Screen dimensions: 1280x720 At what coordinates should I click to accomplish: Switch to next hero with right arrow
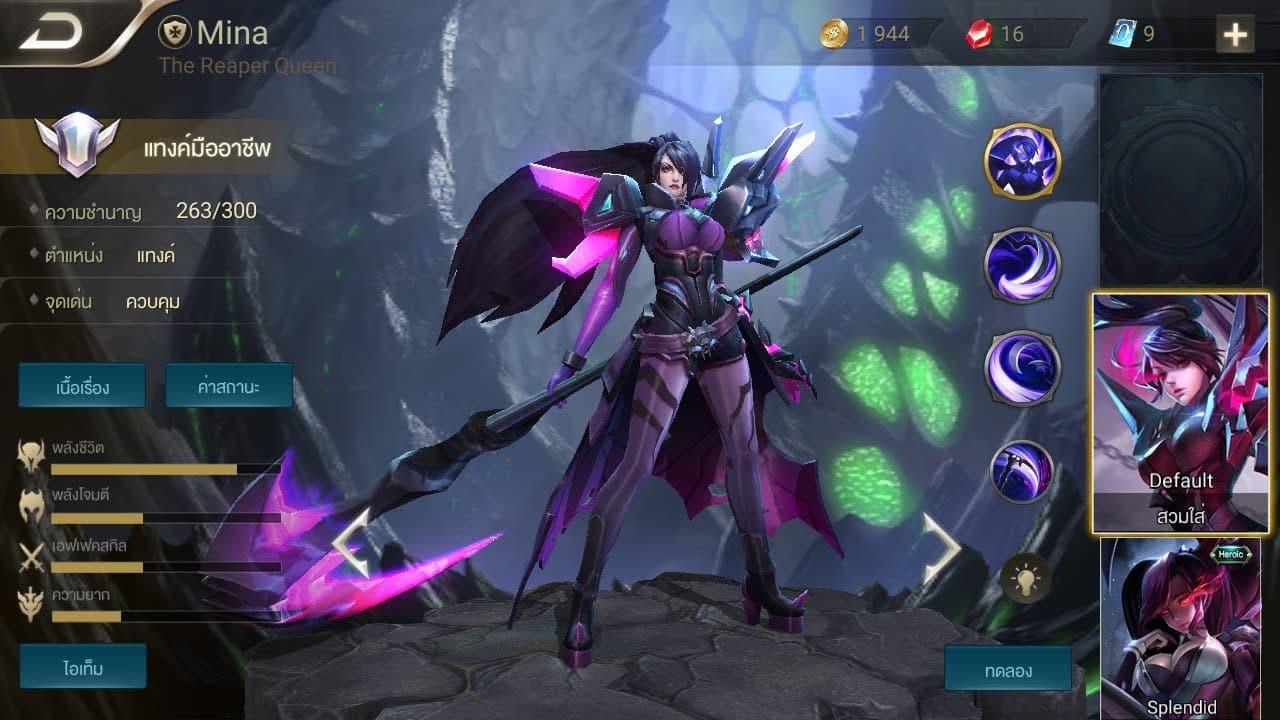pos(940,546)
